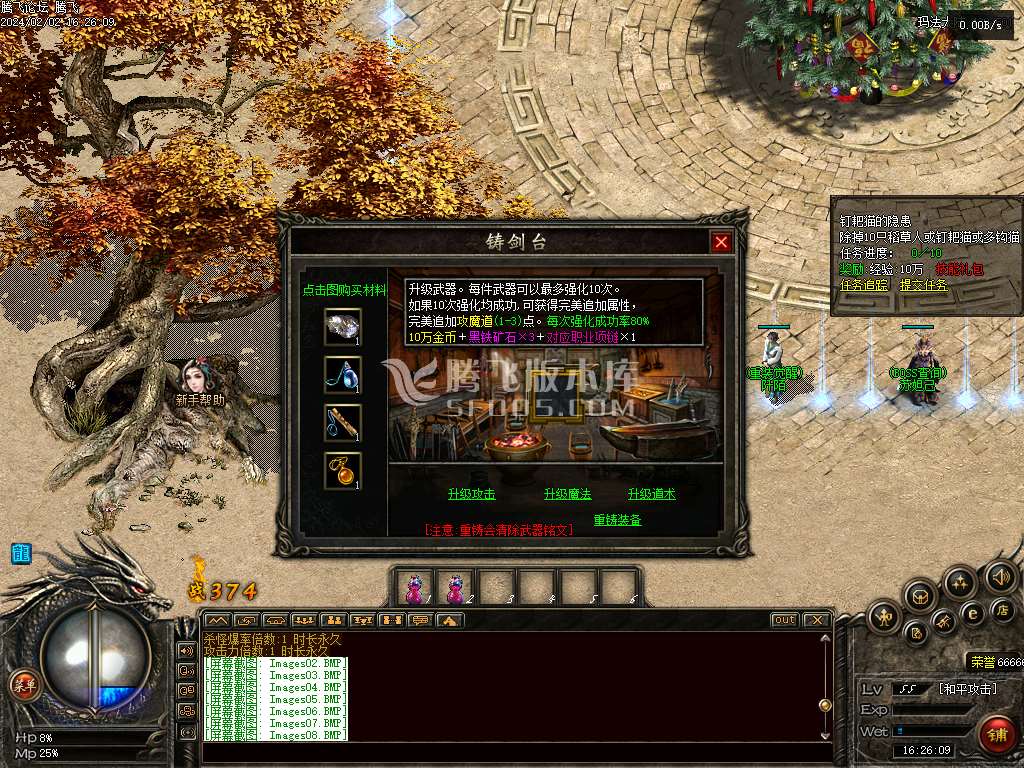
Task: Select the 升级魔法 upgrade option
Action: 568,494
